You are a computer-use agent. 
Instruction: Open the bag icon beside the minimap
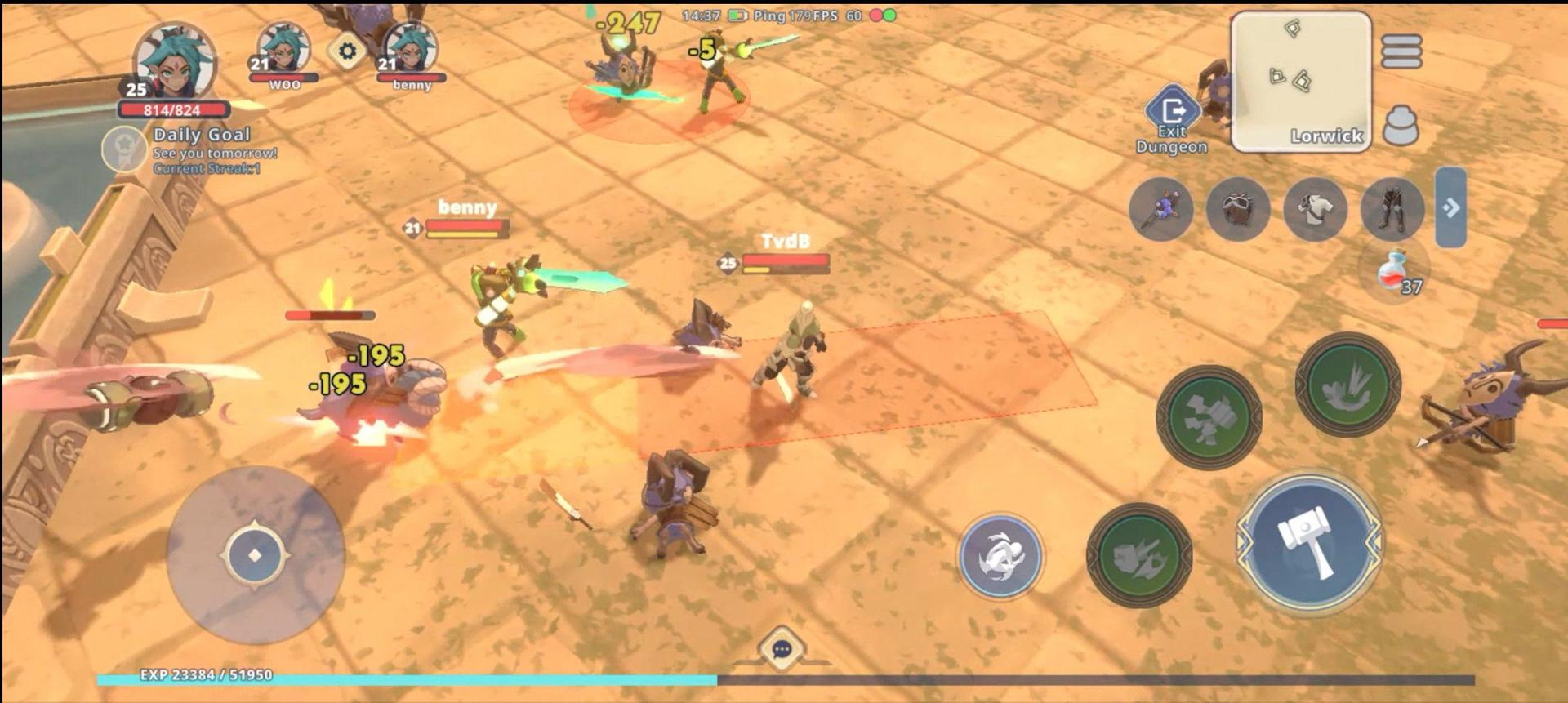click(1401, 125)
